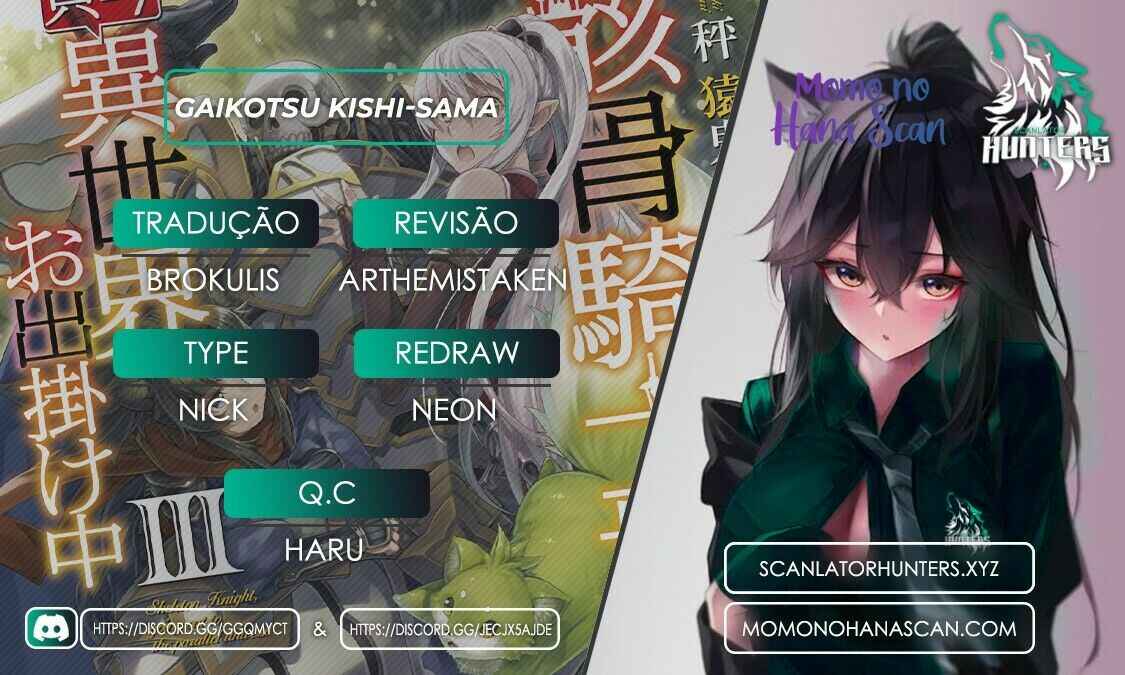The width and height of the screenshot is (1125, 675).
Task: Open the discord.gg/JECJX5AJDE invite link
Action: pos(450,629)
